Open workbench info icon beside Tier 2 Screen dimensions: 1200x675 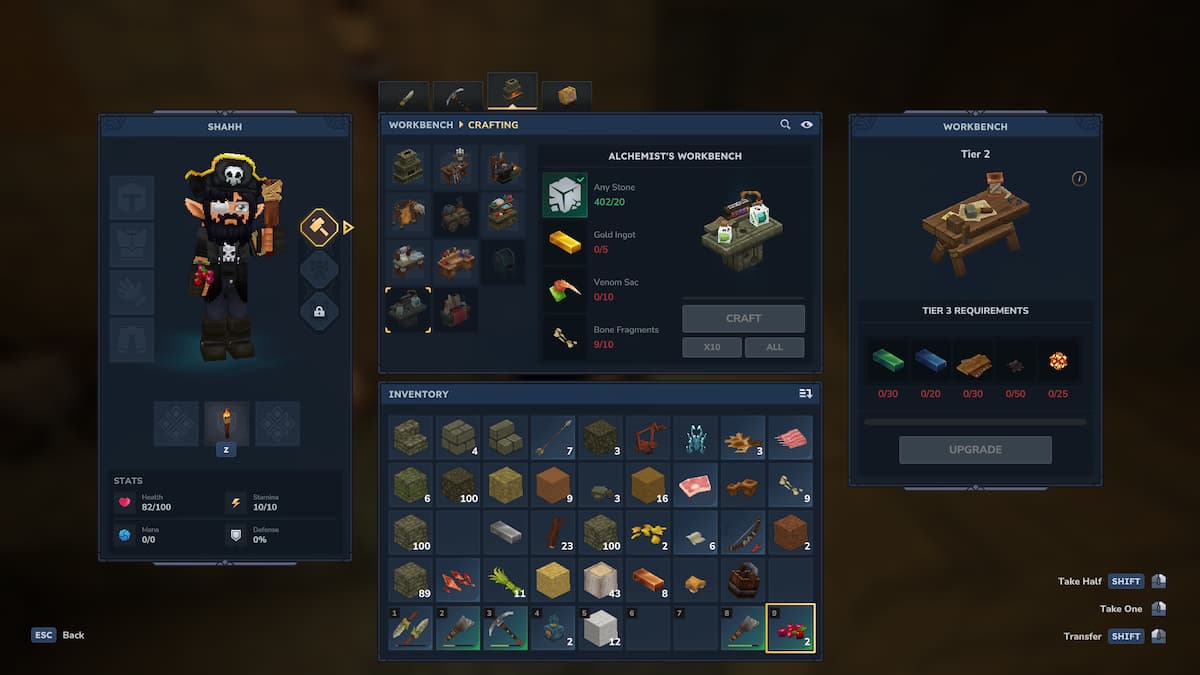pyautogui.click(x=1079, y=179)
